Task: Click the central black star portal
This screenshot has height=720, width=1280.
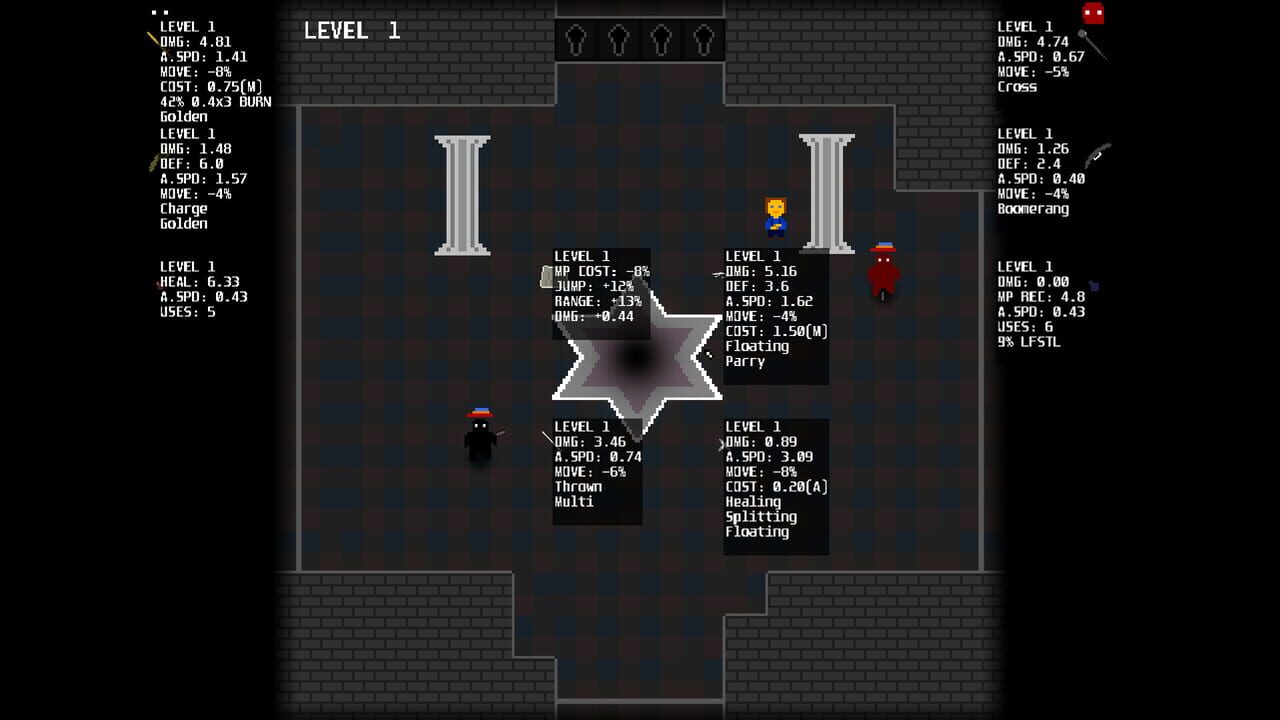Action: click(x=637, y=355)
